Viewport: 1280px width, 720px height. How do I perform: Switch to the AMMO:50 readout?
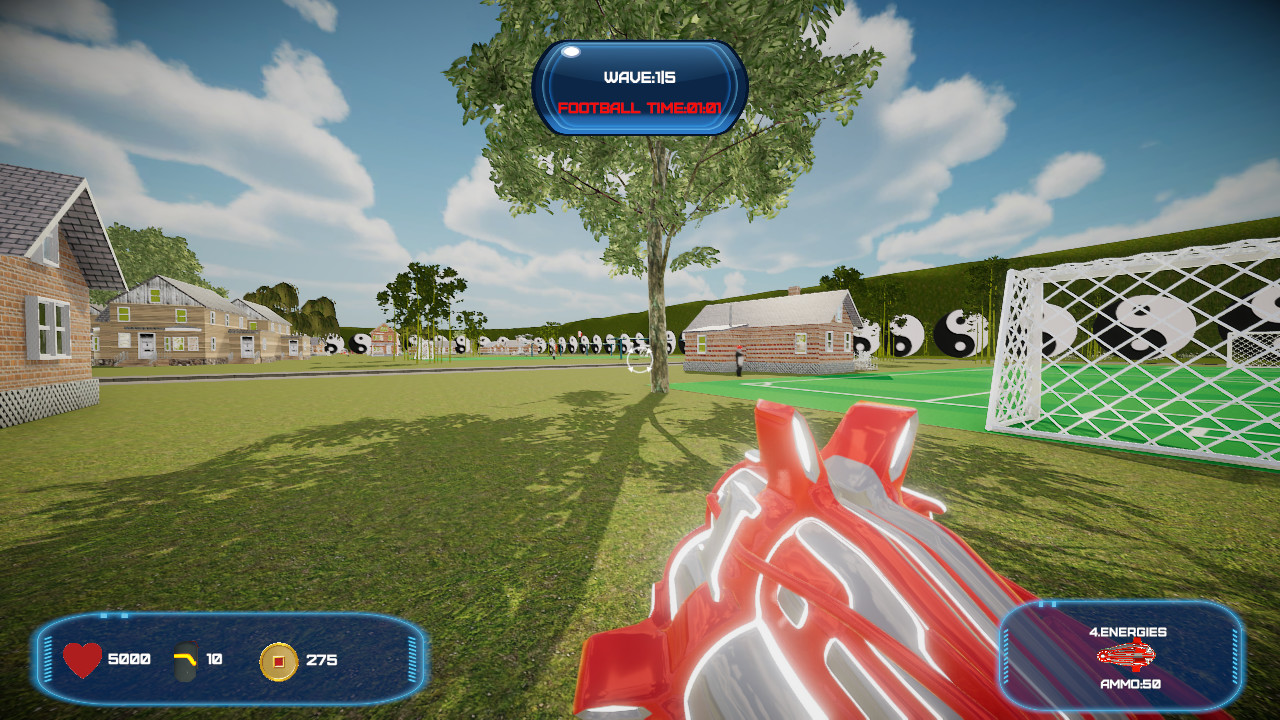[x=1131, y=686]
